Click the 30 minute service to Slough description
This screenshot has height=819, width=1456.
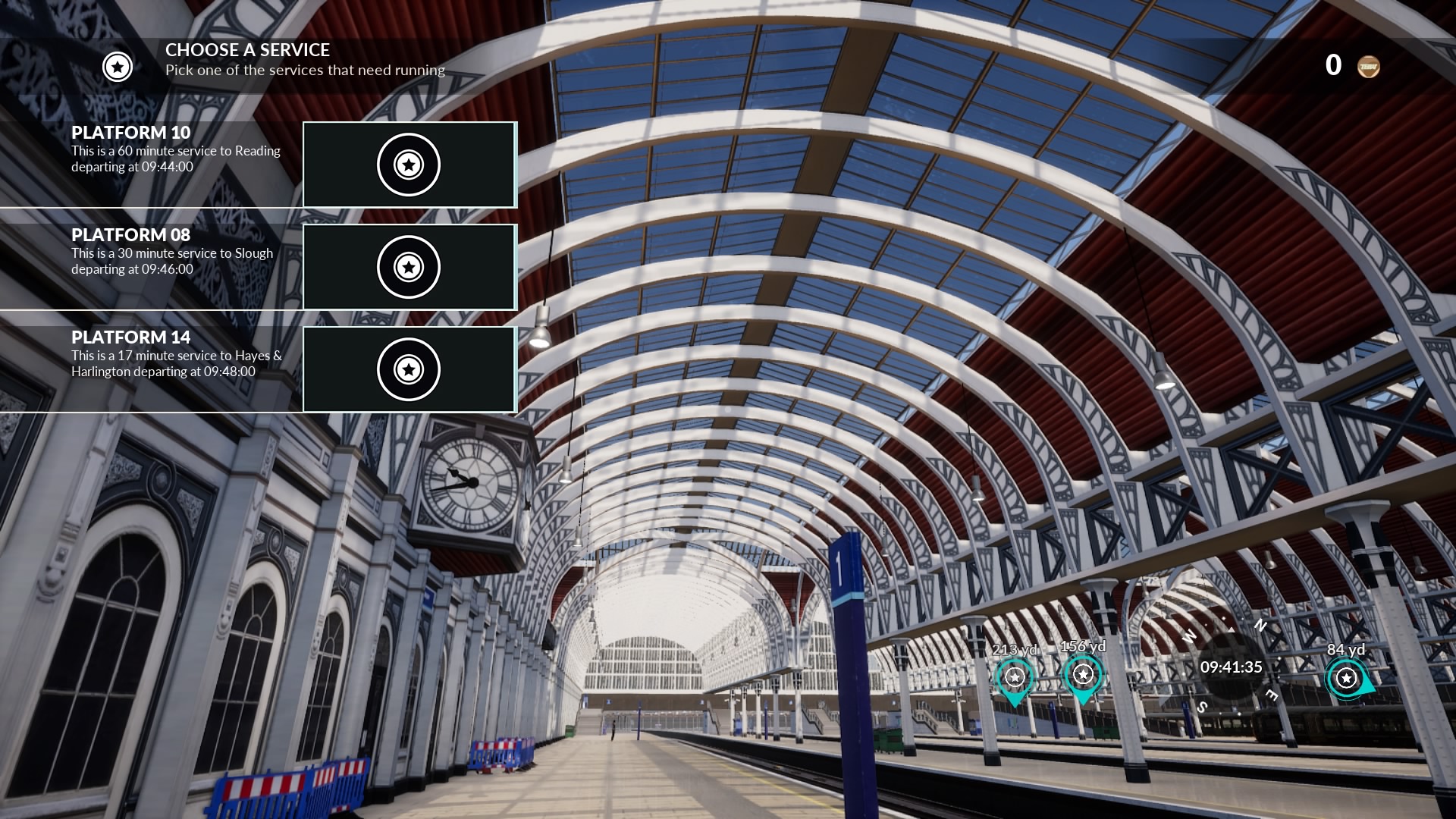coord(171,261)
